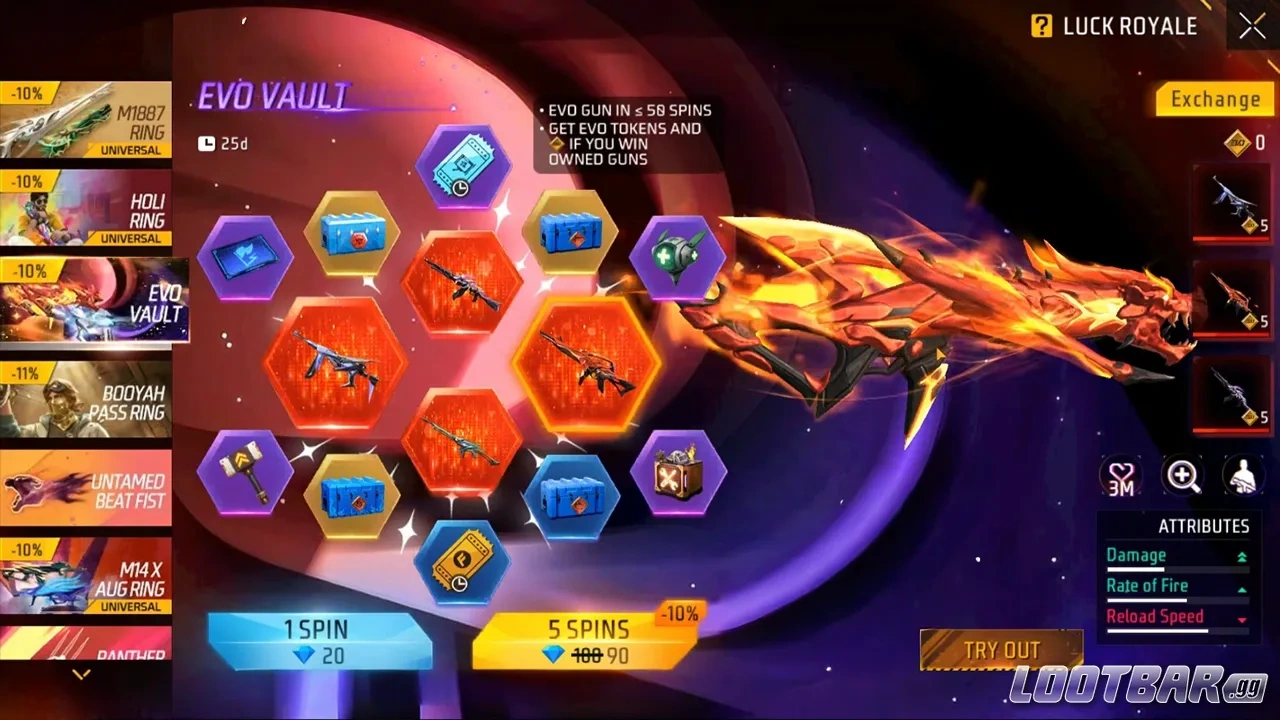
Task: Open the Luck Royale help icon
Action: 1041,26
